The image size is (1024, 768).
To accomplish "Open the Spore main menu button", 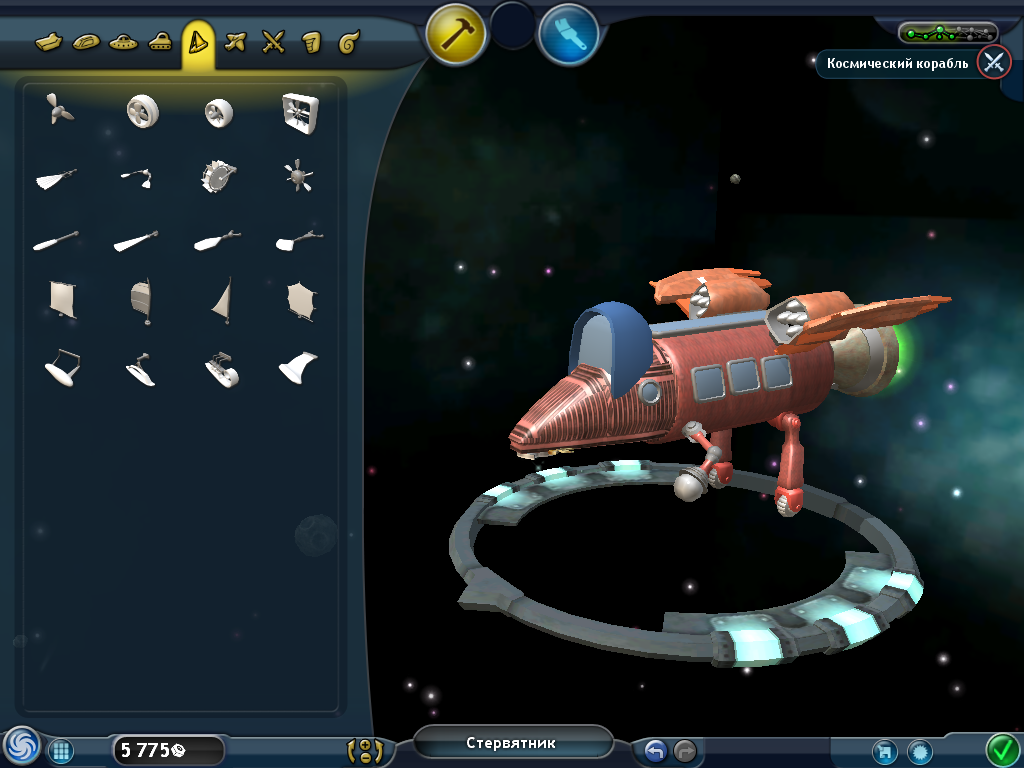I will (x=21, y=746).
